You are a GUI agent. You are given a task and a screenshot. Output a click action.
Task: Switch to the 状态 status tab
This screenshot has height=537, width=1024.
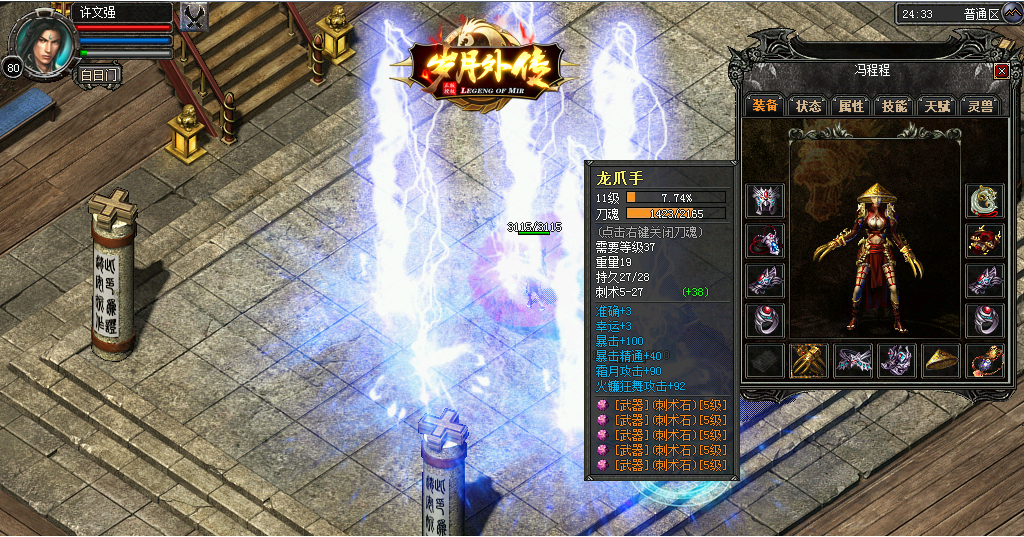(808, 106)
